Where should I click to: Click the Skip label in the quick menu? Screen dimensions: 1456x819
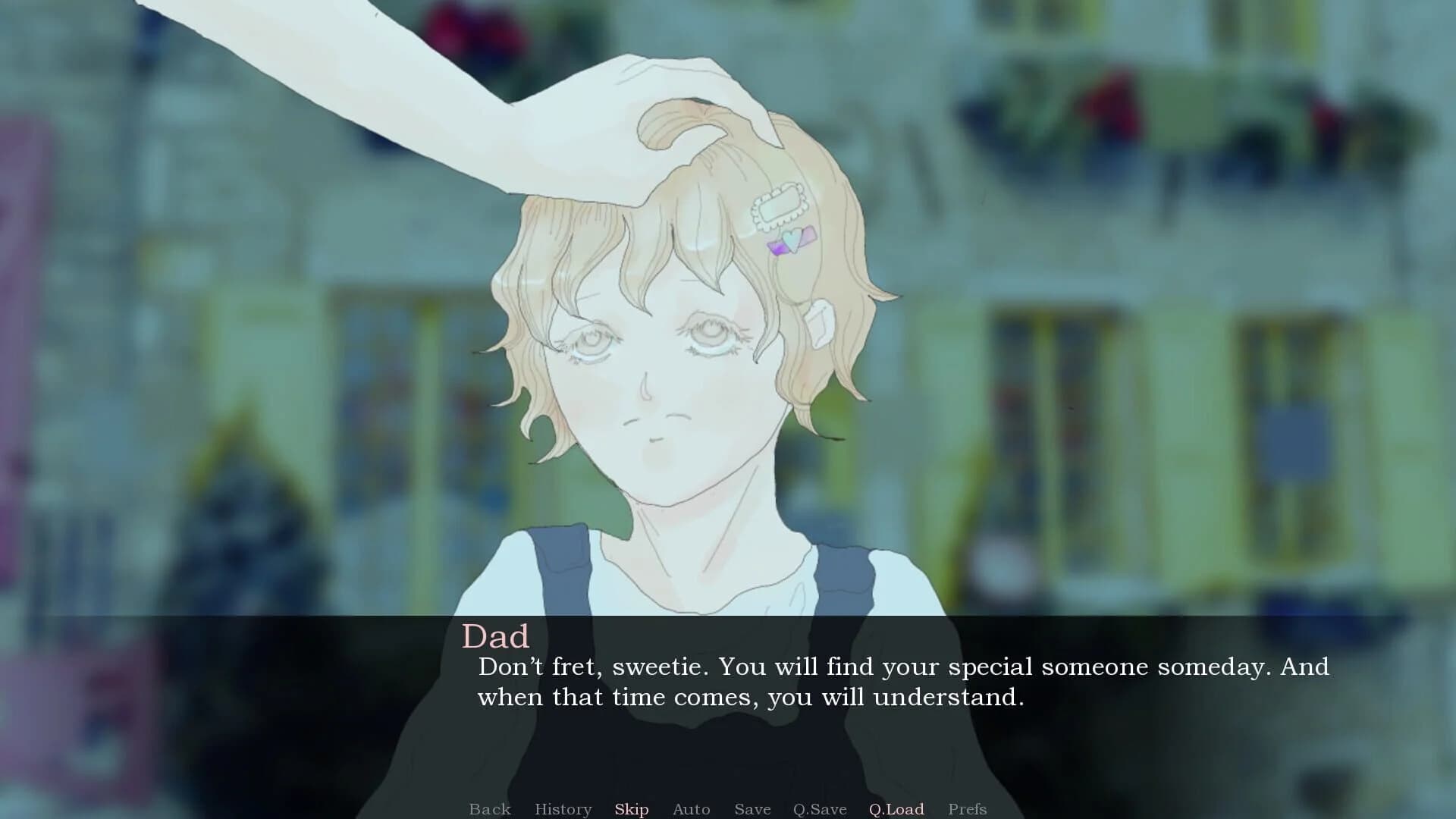[x=632, y=809]
